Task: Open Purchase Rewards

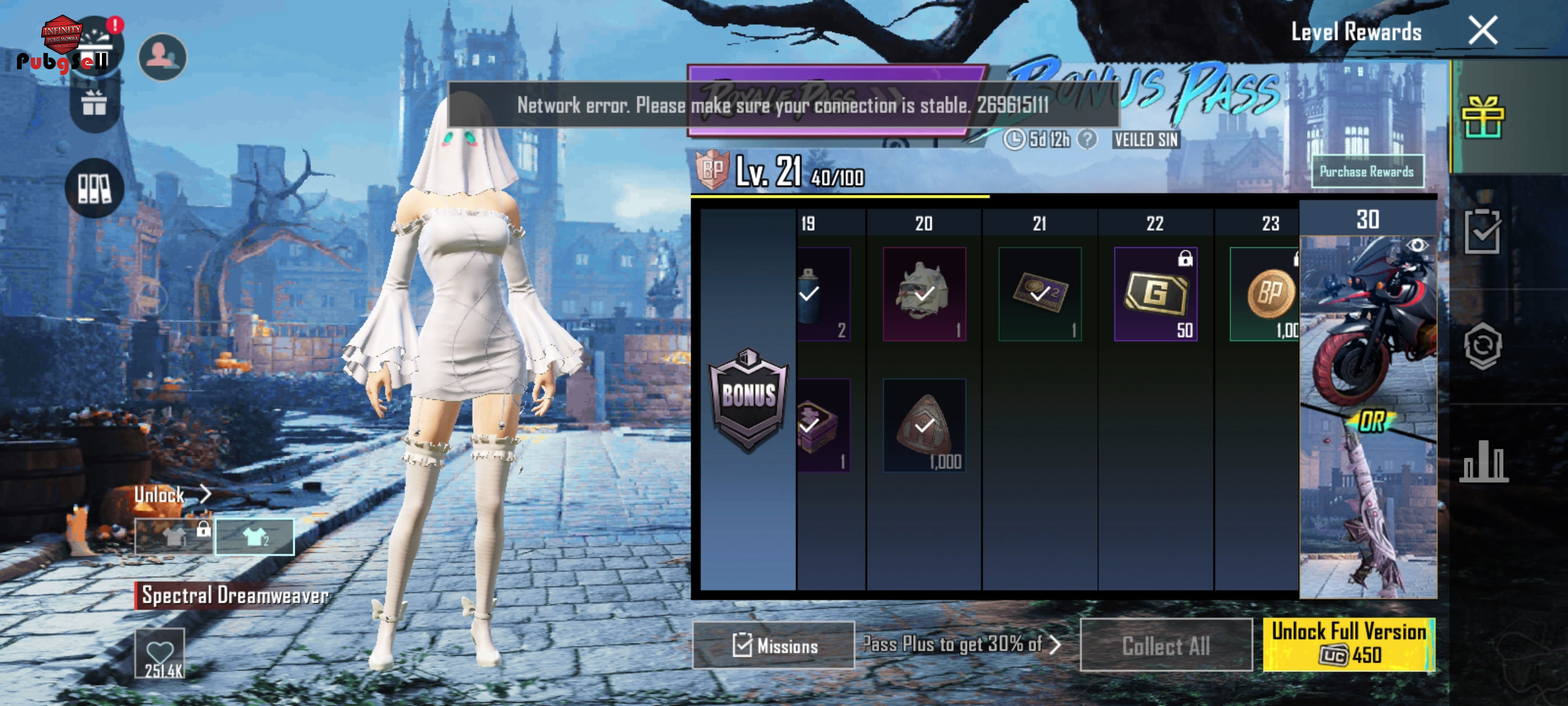Action: pos(1367,172)
